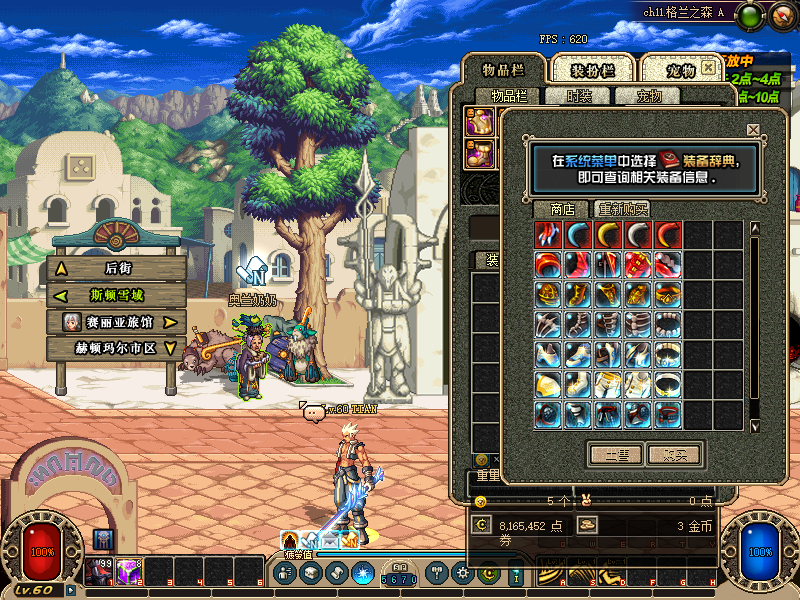Click the sell button beside 购买
Screen dimensions: 800x600
(x=614, y=454)
